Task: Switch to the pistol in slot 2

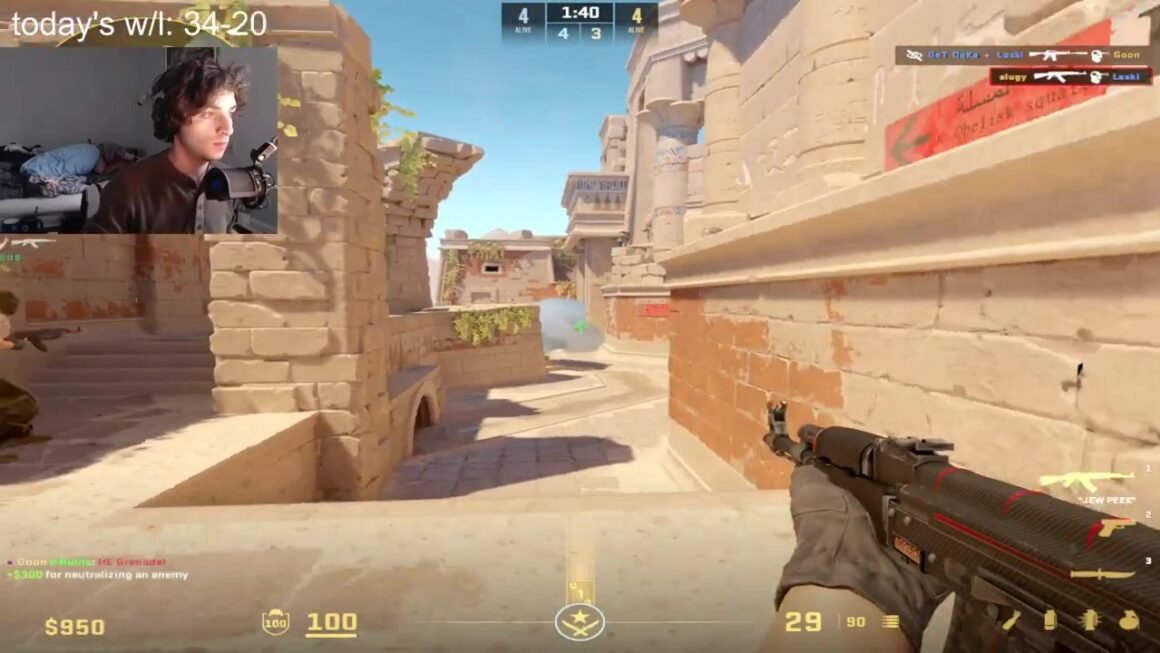Action: click(x=1115, y=527)
